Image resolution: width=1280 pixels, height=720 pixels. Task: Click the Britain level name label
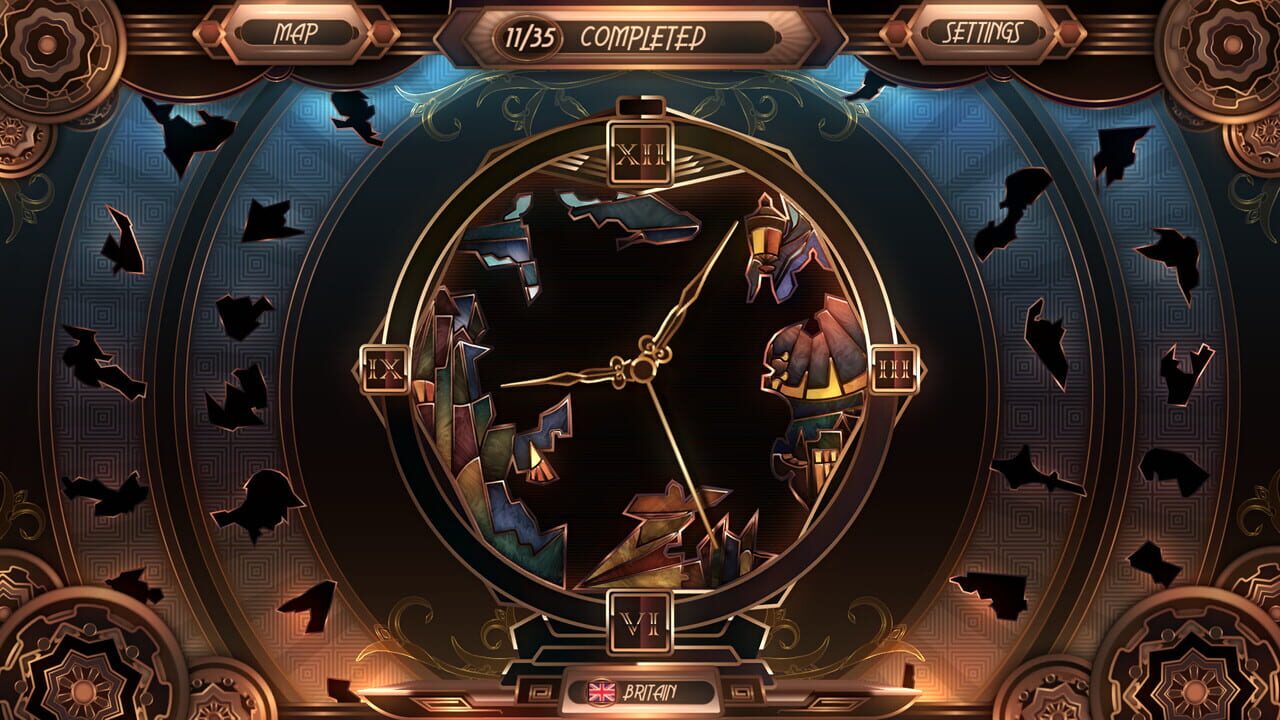[x=655, y=690]
